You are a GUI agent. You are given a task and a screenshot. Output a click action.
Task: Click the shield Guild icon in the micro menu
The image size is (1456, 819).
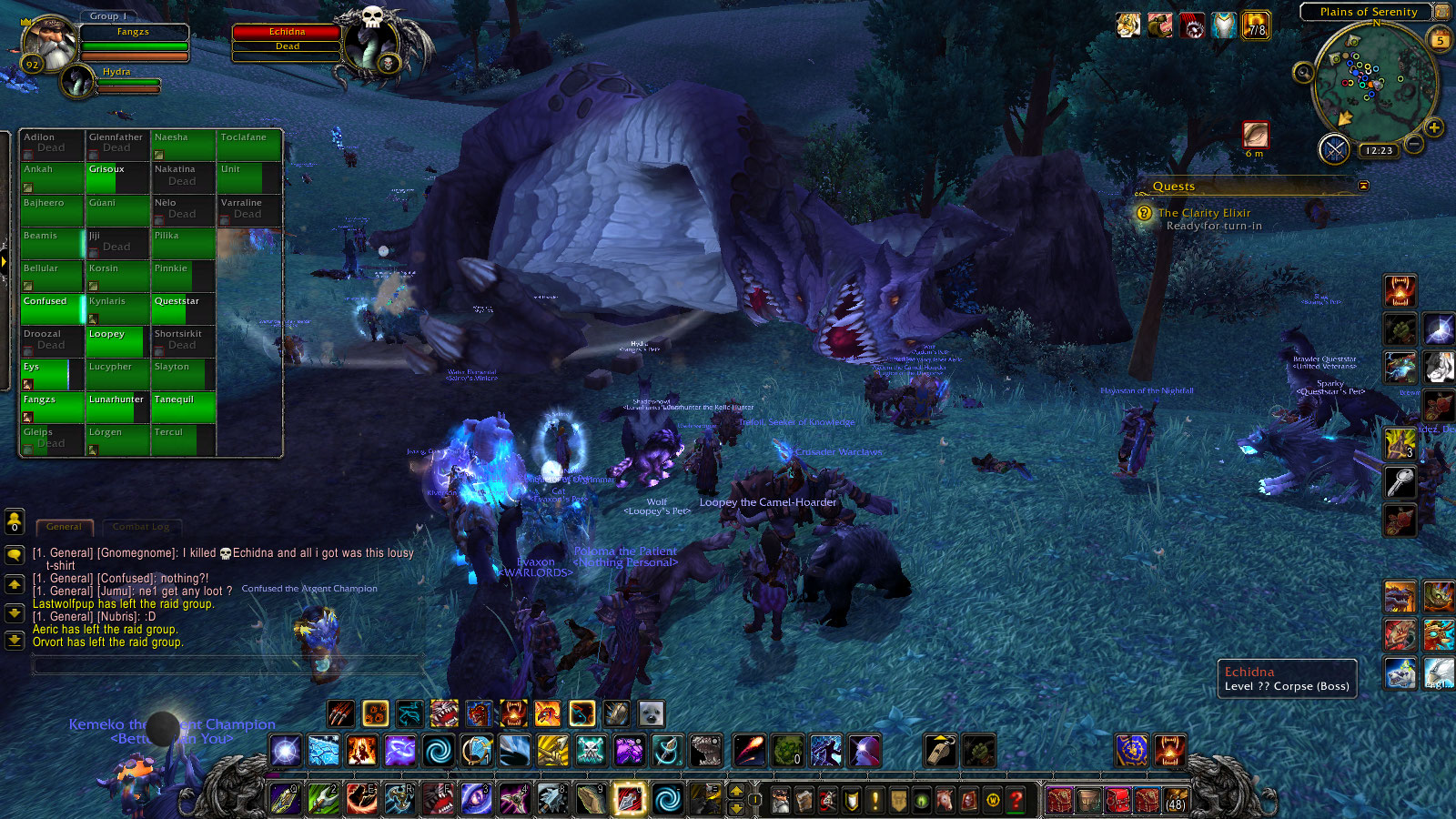[x=852, y=801]
